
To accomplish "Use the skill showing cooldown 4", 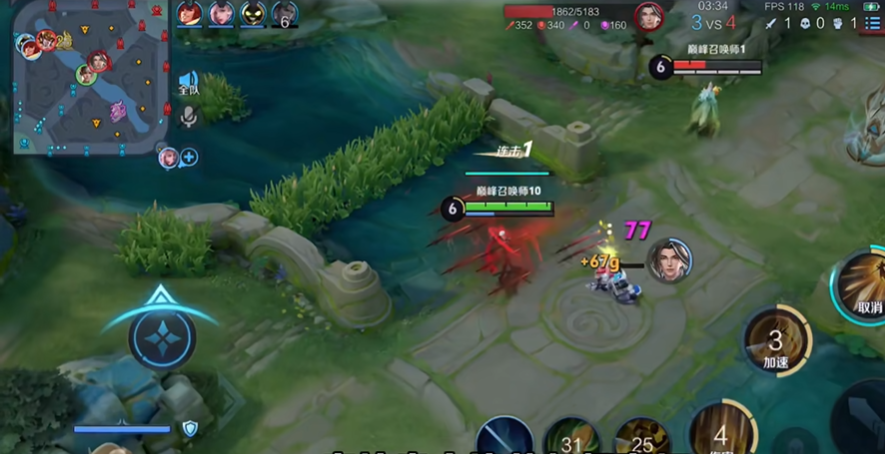I will point(722,430).
